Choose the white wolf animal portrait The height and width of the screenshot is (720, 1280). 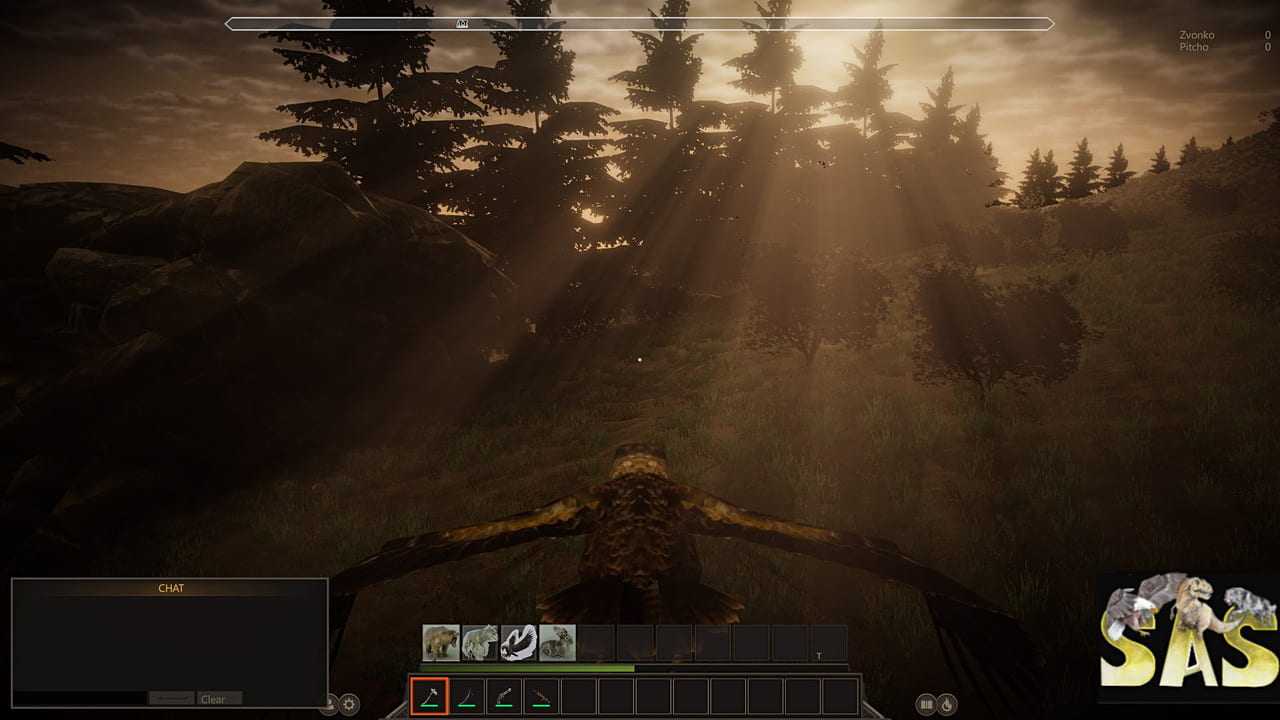(x=480, y=642)
